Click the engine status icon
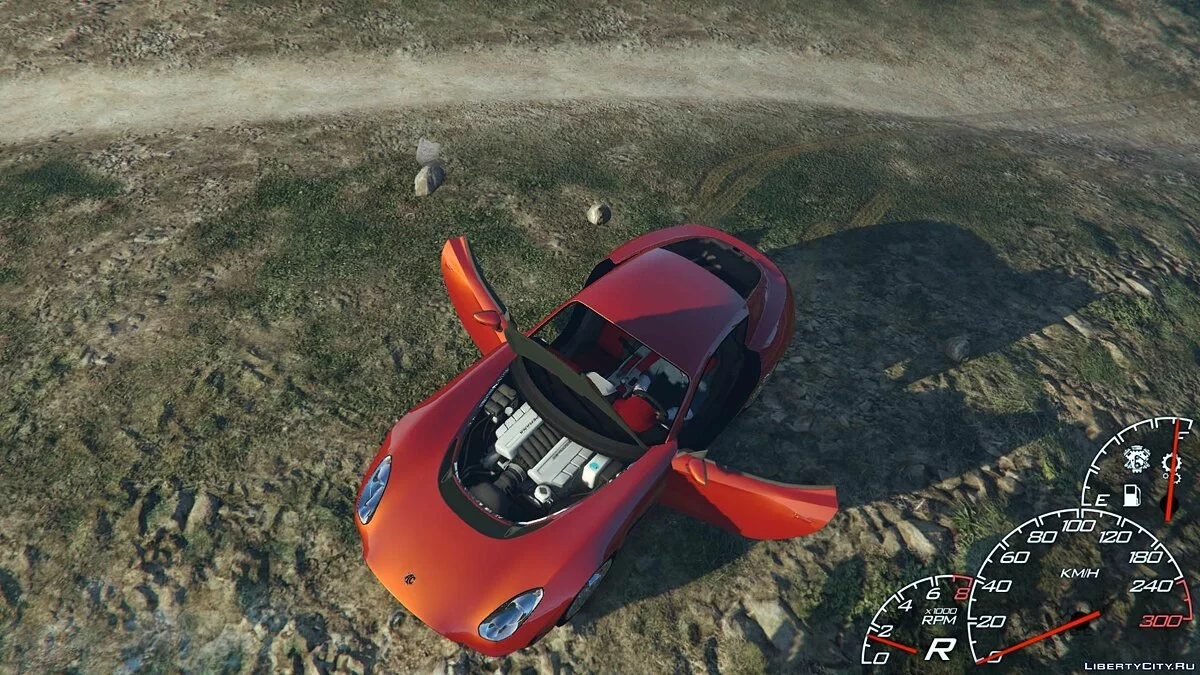This screenshot has height=675, width=1200. click(1135, 458)
